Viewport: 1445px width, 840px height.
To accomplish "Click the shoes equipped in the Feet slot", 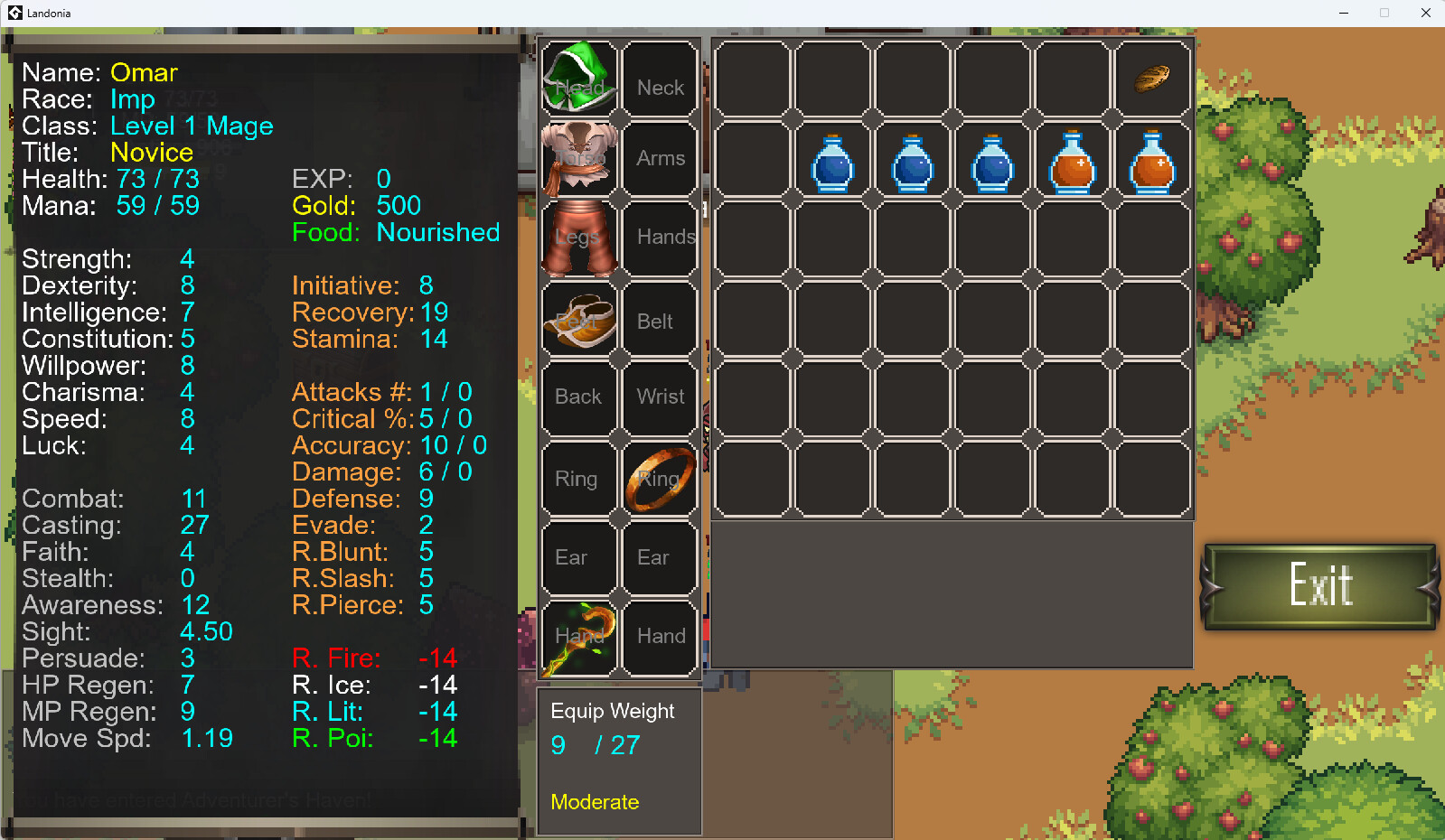I will tap(579, 316).
